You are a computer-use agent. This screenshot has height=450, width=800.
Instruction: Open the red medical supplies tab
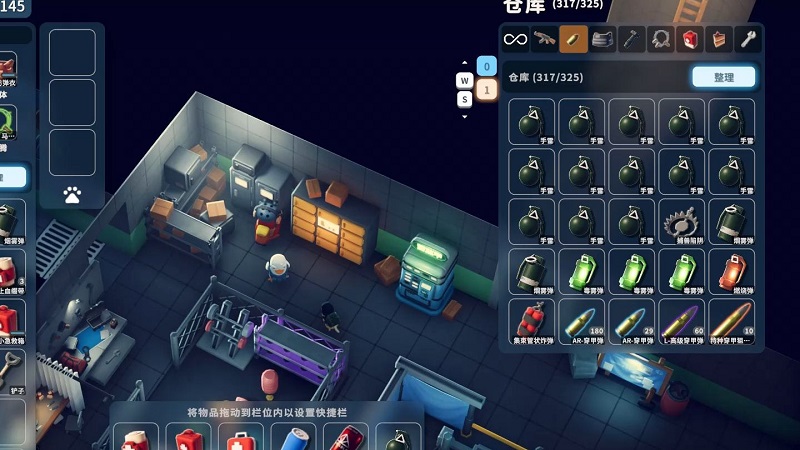coord(689,39)
